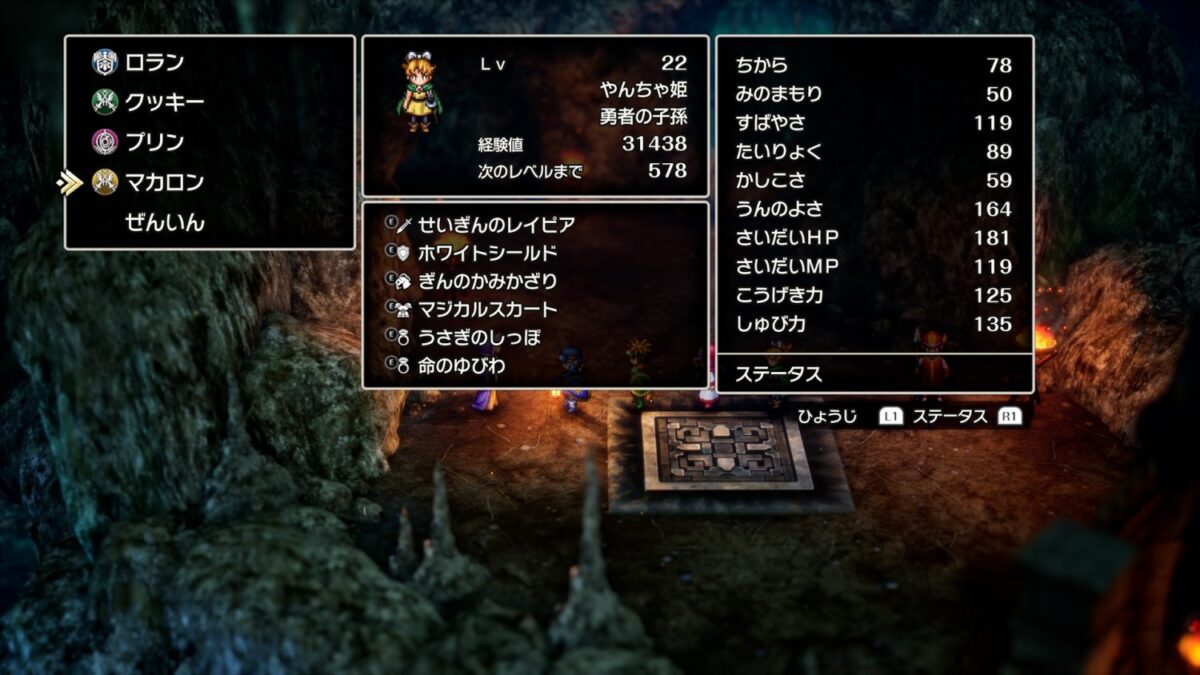1200x675 pixels.
Task: Choose the ぜんいん (everyone) entry
Action: (x=164, y=222)
